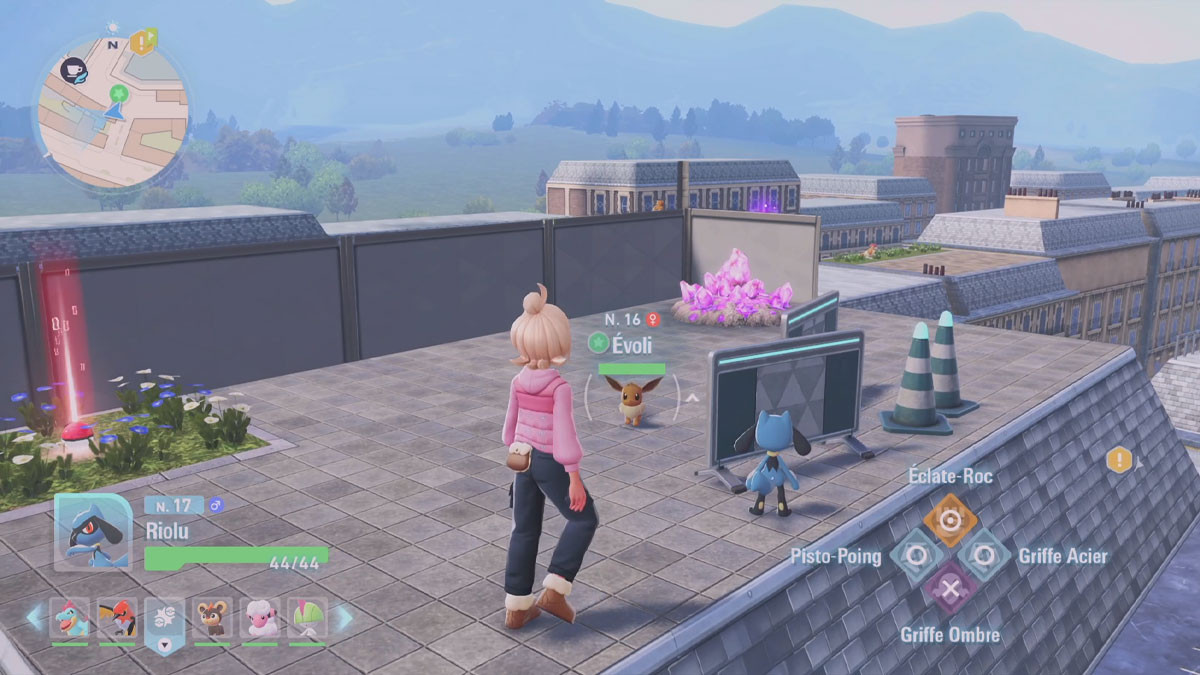
Task: Select the active Riolu portrait
Action: click(92, 532)
